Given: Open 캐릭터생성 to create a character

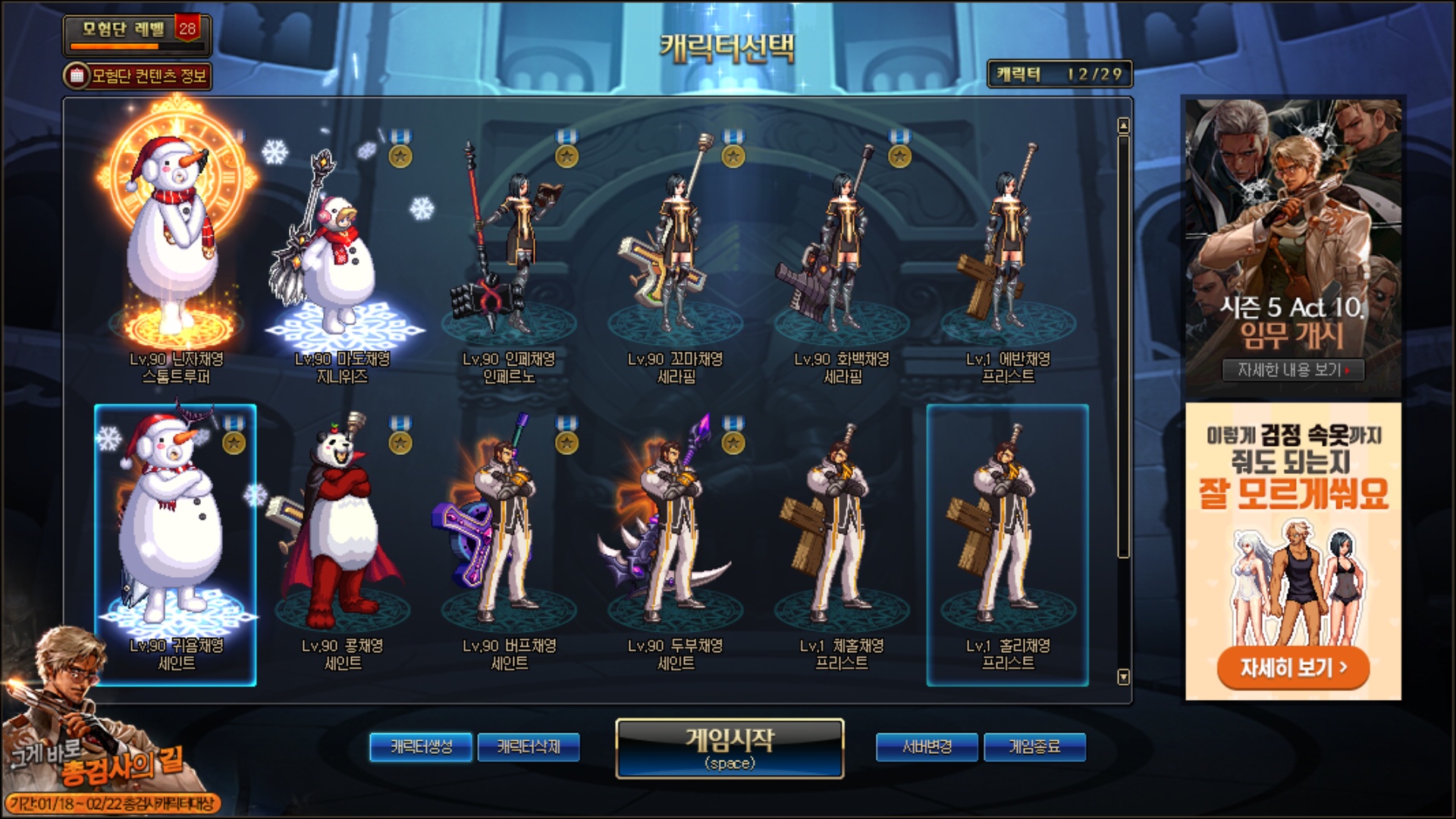Looking at the screenshot, I should click(421, 747).
